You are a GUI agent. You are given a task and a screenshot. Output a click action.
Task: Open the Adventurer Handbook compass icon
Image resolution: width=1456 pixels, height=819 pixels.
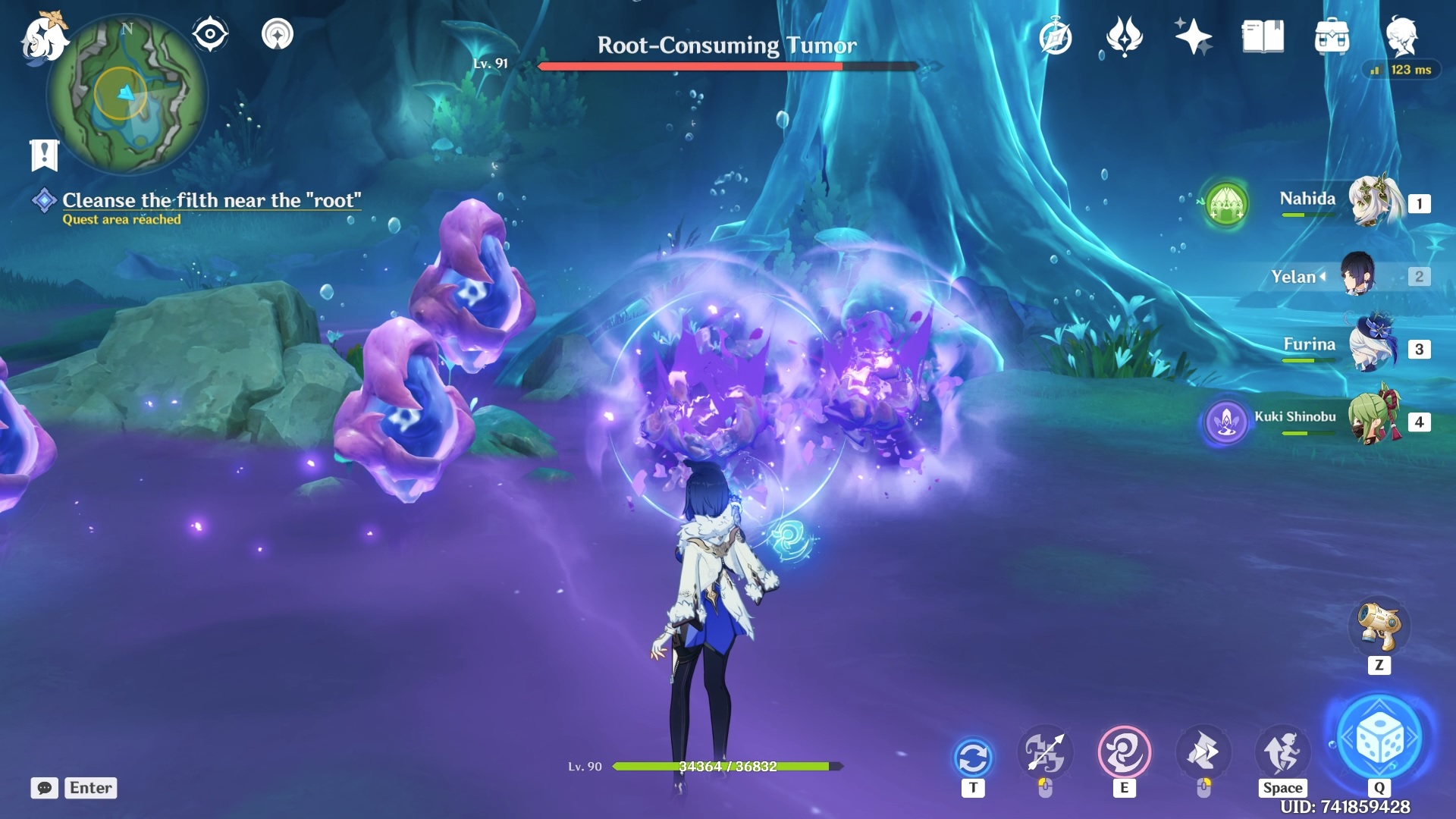1054,36
